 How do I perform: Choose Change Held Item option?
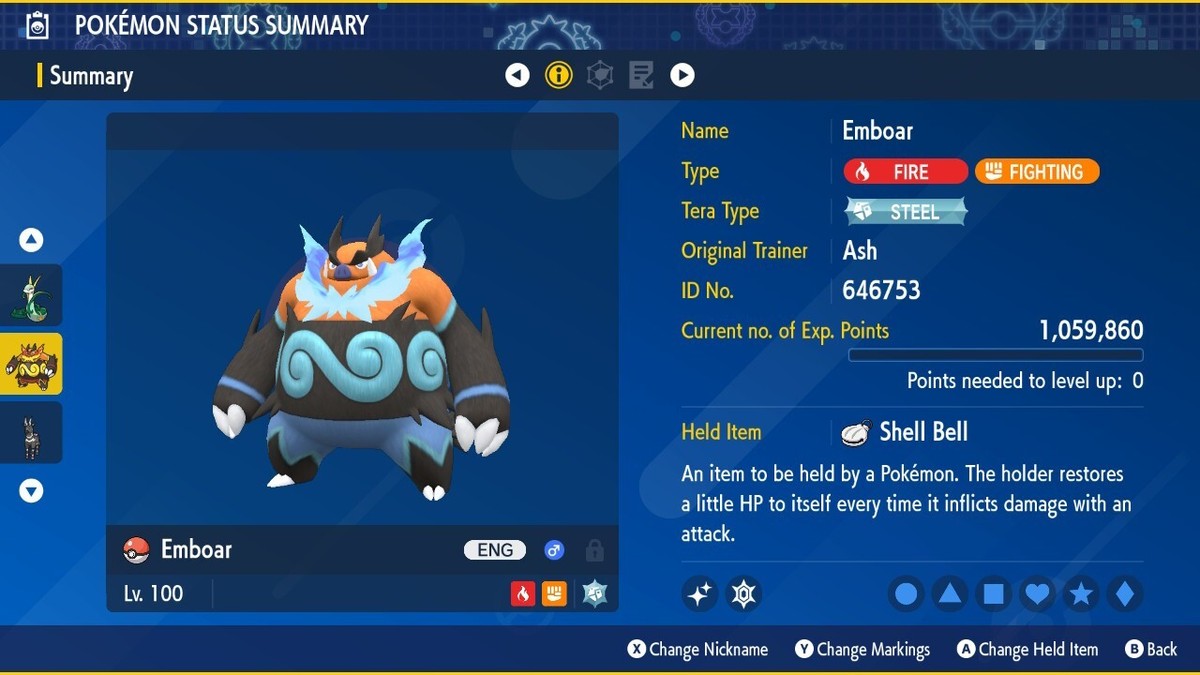pos(1027,650)
